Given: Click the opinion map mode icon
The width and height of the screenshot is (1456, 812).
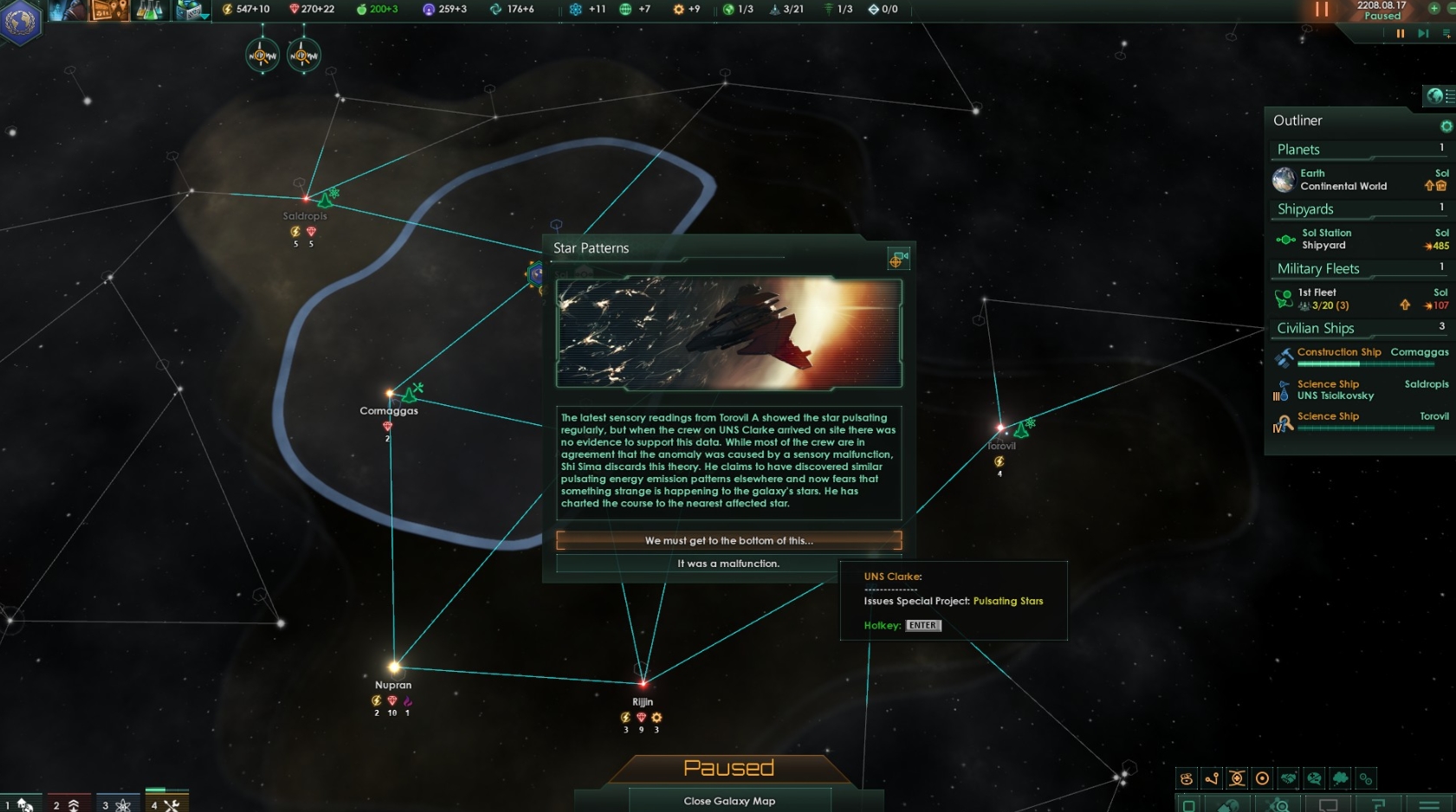Looking at the screenshot, I should (x=1314, y=778).
